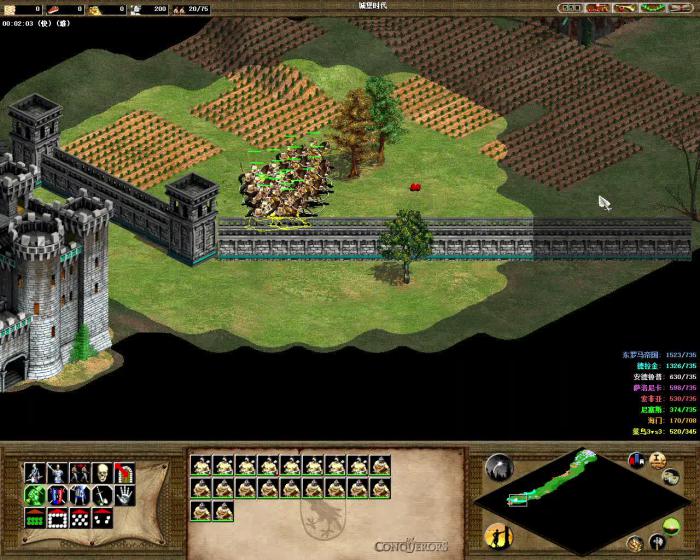Screen dimensions: 700x560
Task: Activate the Stand Ground stance
Action: pos(79,472)
